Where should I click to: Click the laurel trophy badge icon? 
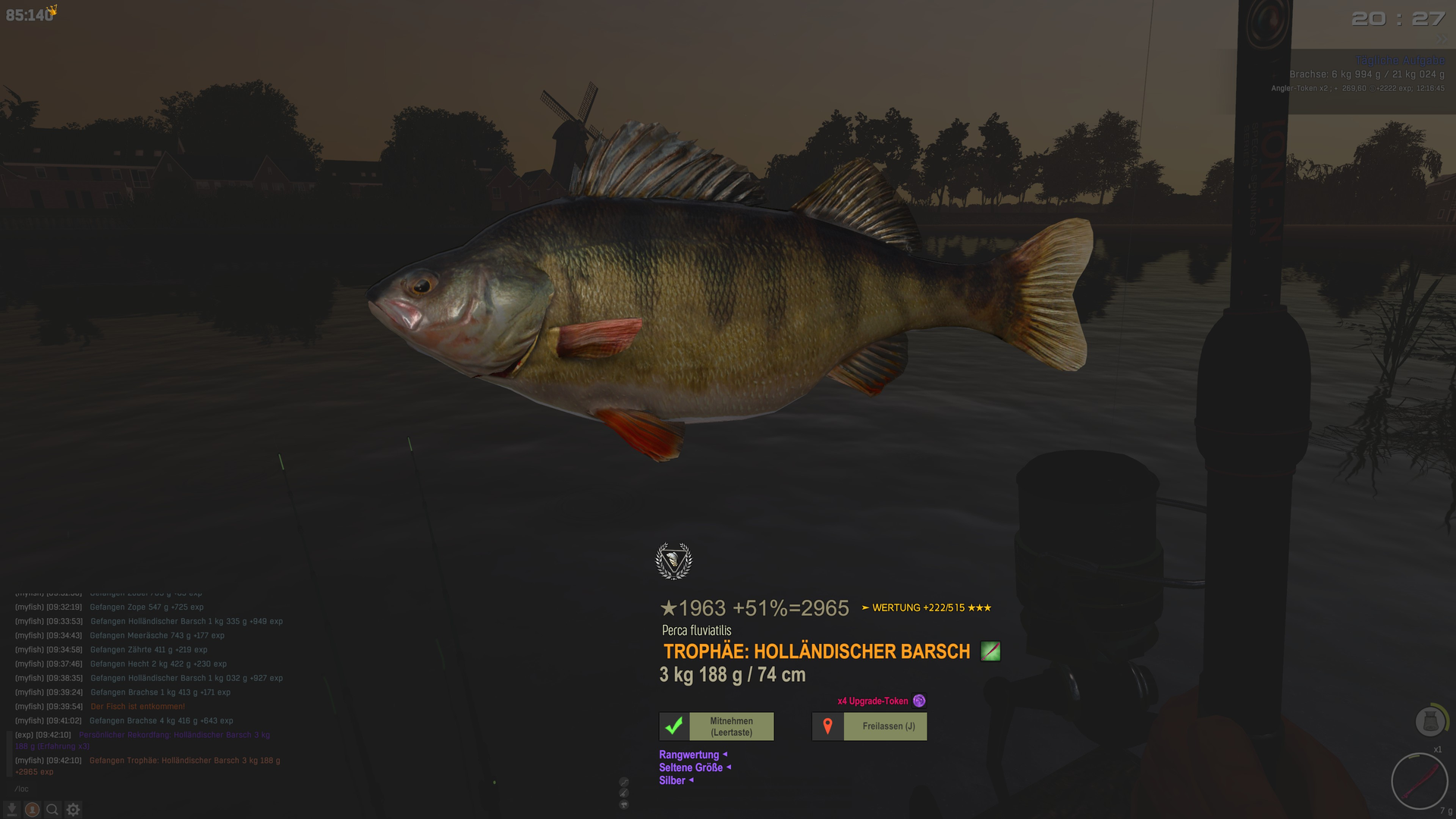point(673,561)
